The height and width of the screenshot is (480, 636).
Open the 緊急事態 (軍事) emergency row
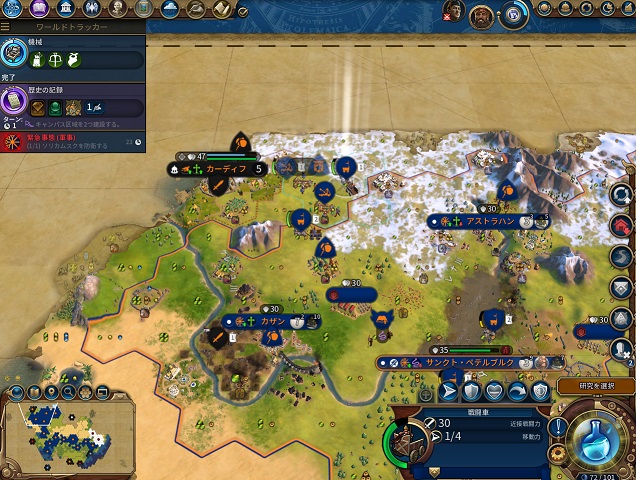tap(72, 140)
